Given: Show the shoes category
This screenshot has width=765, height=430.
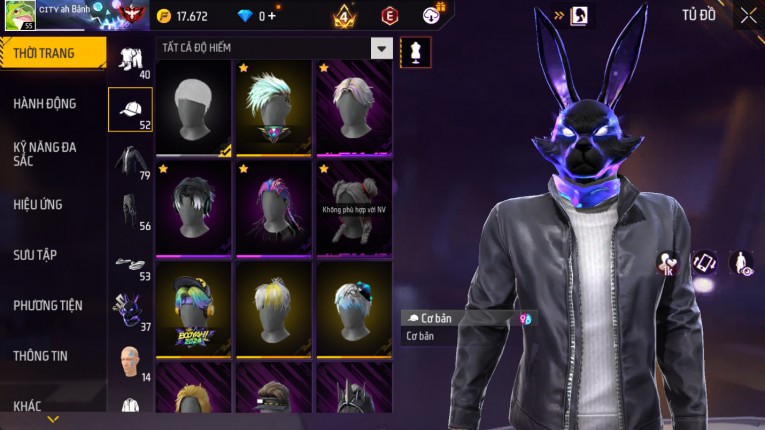Looking at the screenshot, I should 130,262.
